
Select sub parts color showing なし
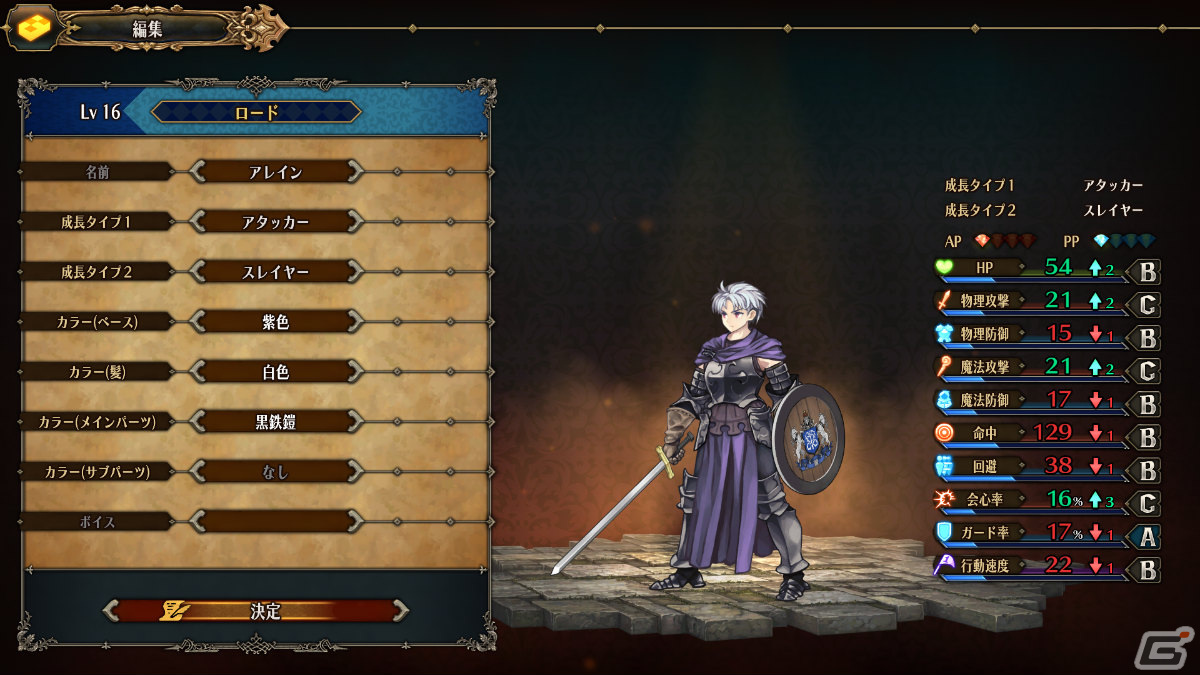tap(275, 472)
